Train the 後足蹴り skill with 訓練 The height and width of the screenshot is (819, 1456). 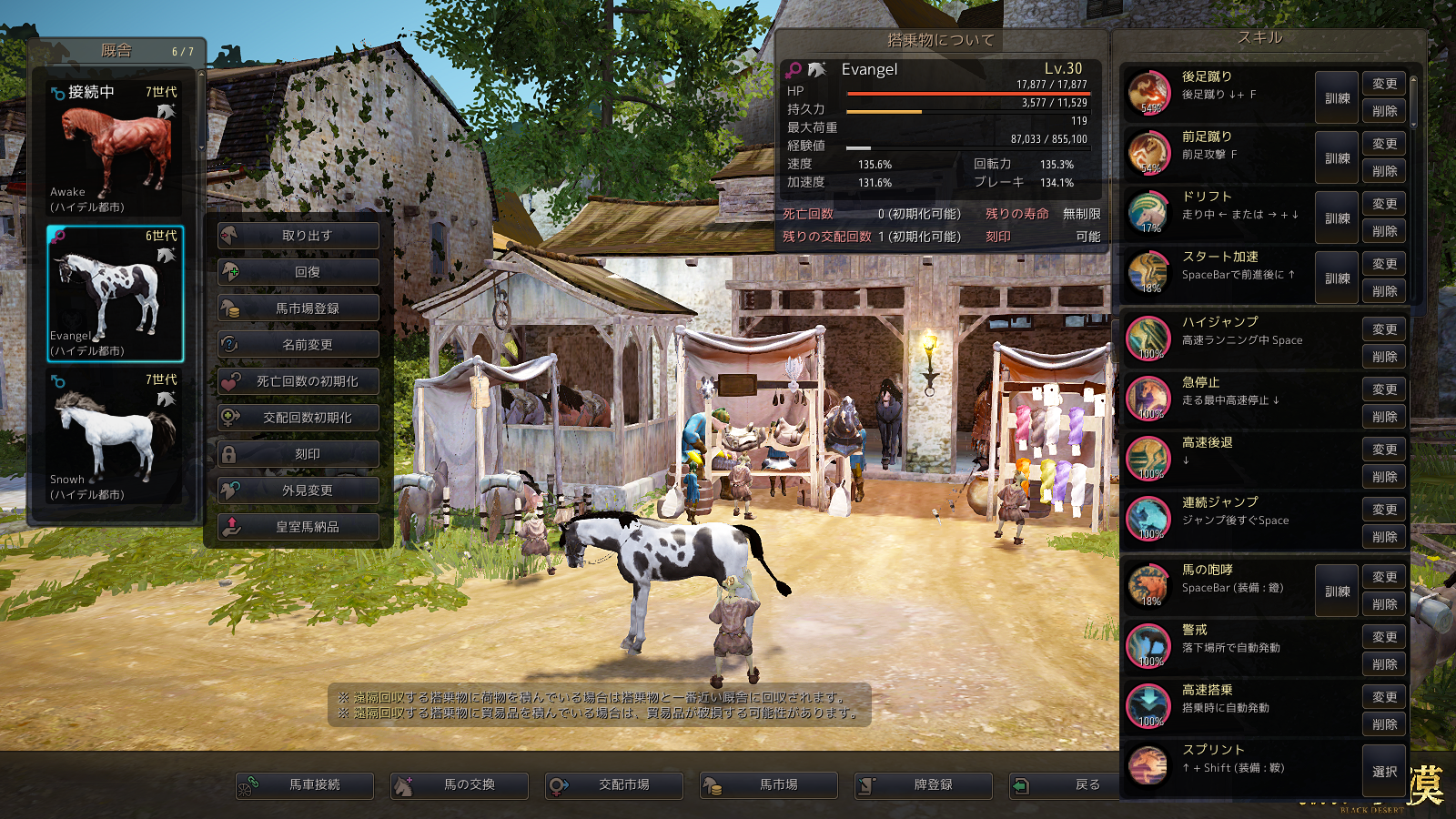(x=1337, y=98)
